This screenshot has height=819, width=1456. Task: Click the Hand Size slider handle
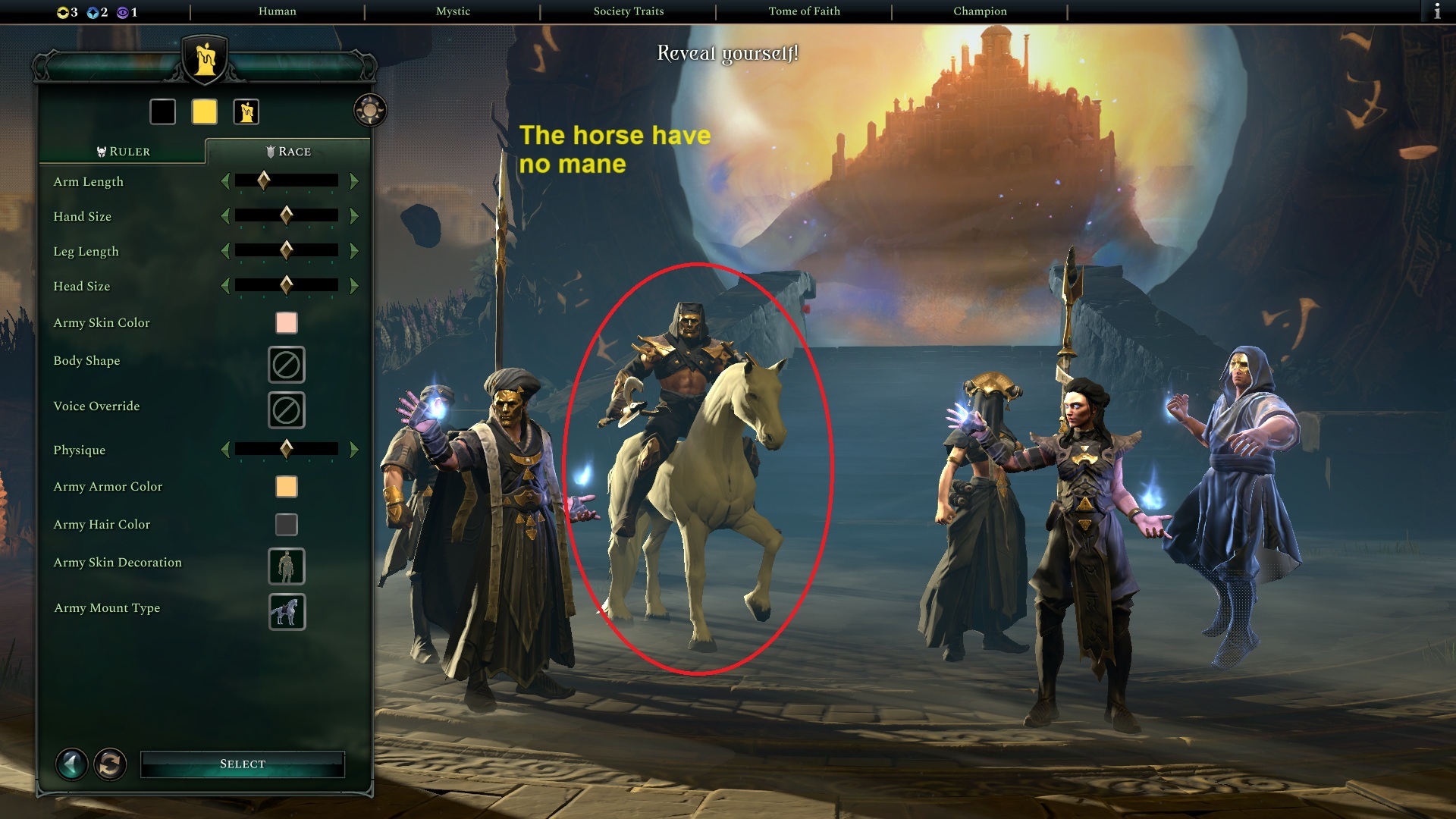(x=285, y=215)
